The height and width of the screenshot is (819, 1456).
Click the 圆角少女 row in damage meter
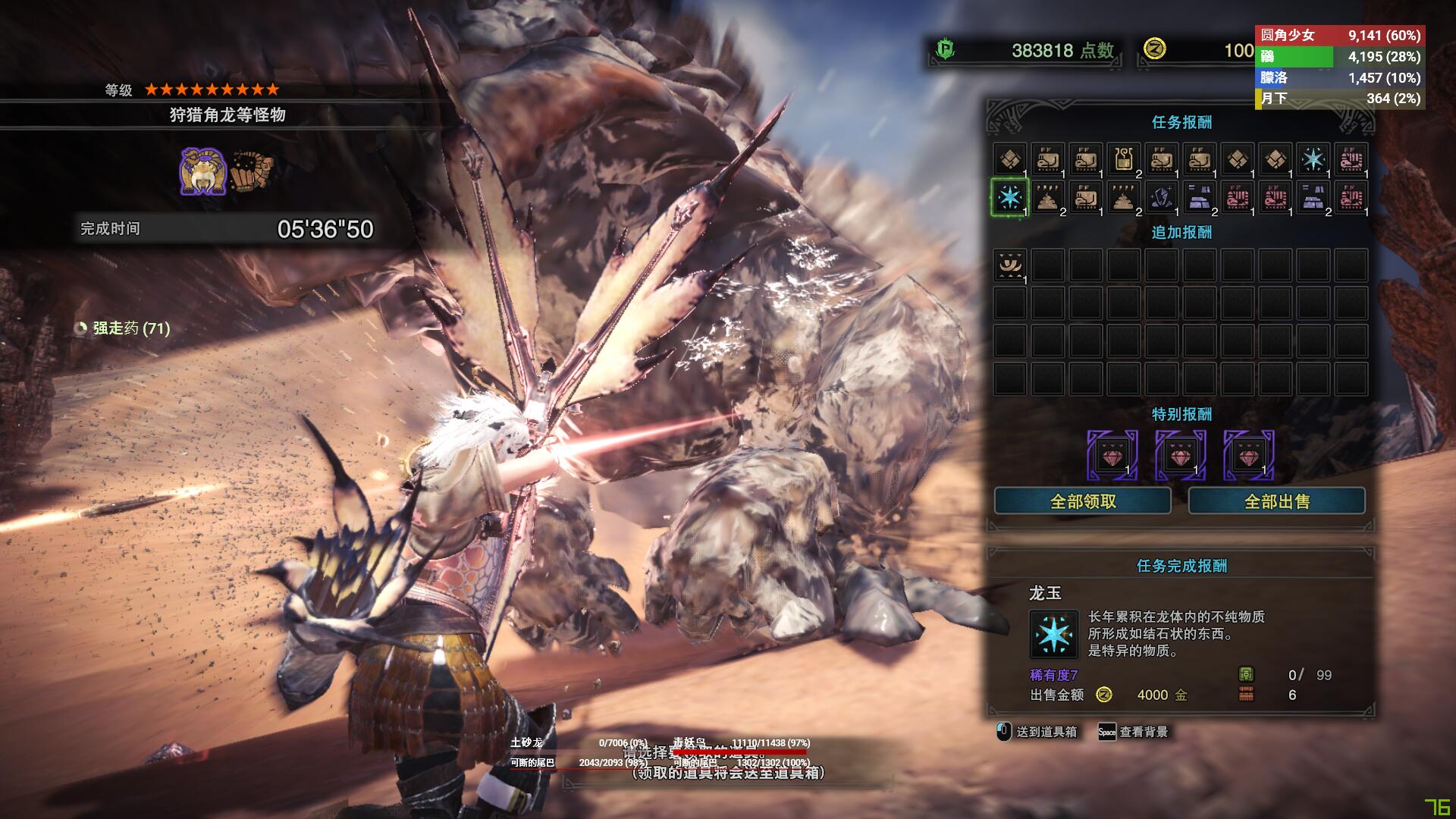tap(1340, 36)
